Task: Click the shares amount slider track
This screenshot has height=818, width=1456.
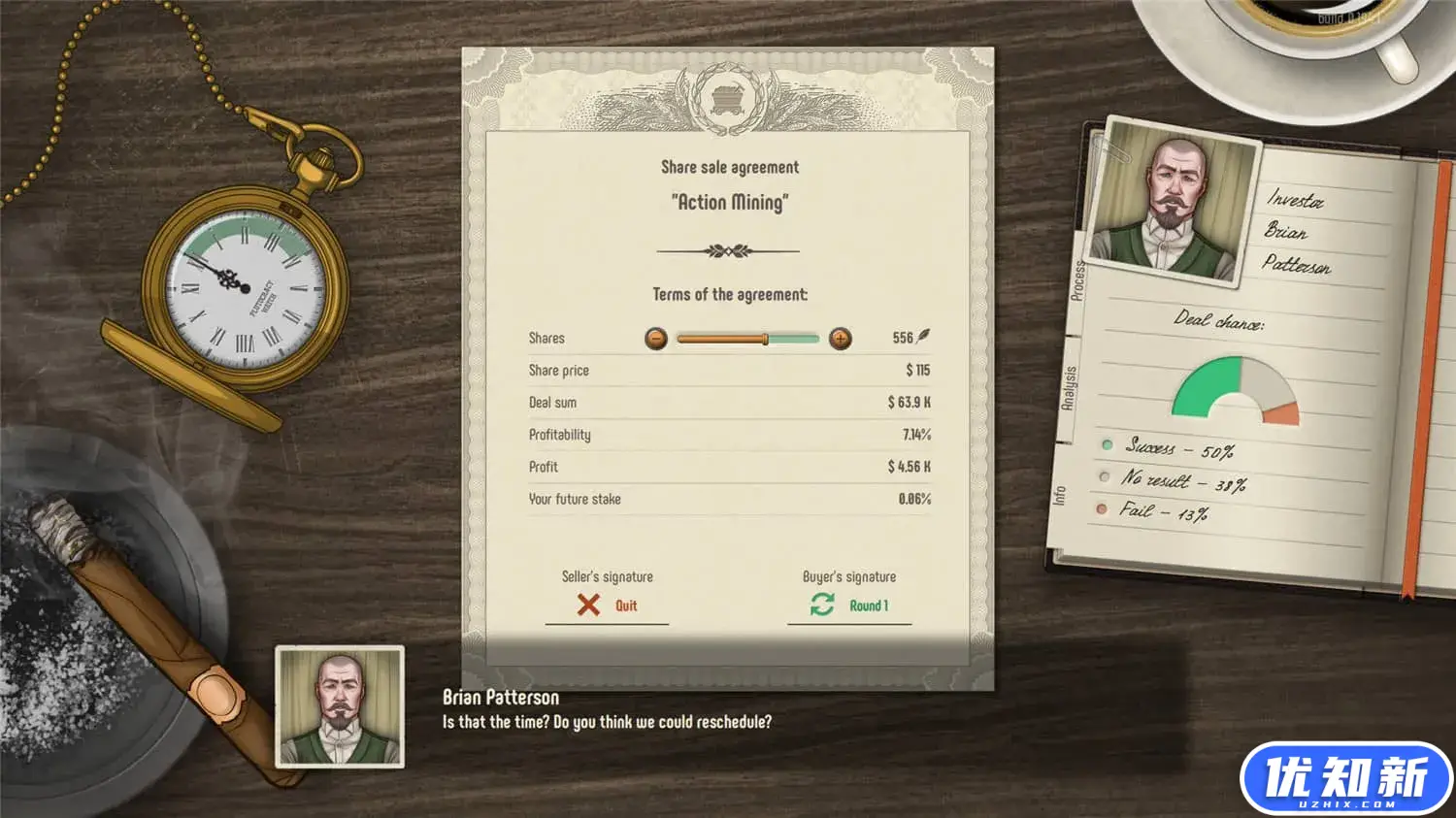Action: (x=747, y=339)
